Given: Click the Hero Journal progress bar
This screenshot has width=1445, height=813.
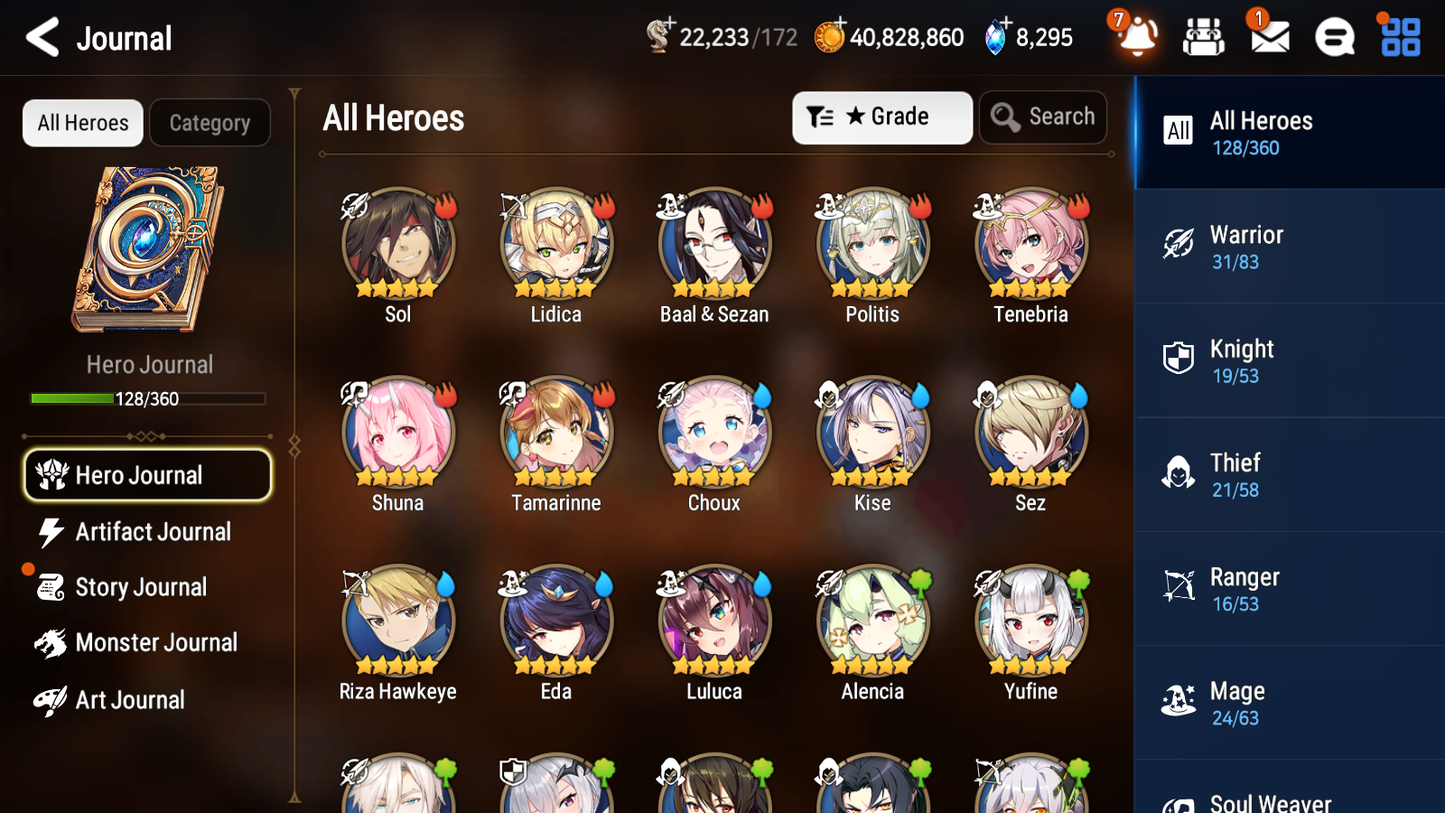Looking at the screenshot, I should click(x=147, y=398).
